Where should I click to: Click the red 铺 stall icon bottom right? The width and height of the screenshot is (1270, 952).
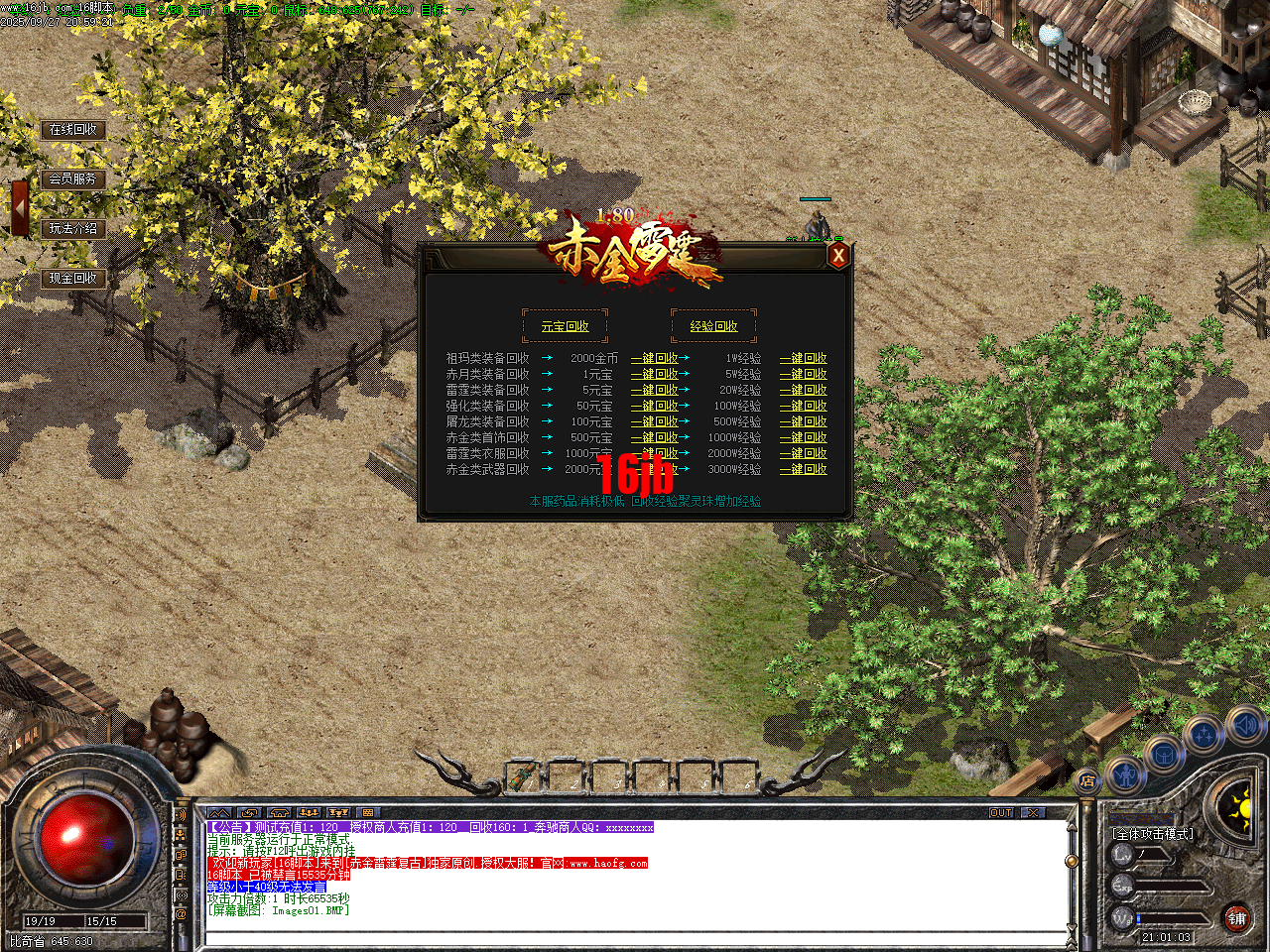coord(1237,918)
